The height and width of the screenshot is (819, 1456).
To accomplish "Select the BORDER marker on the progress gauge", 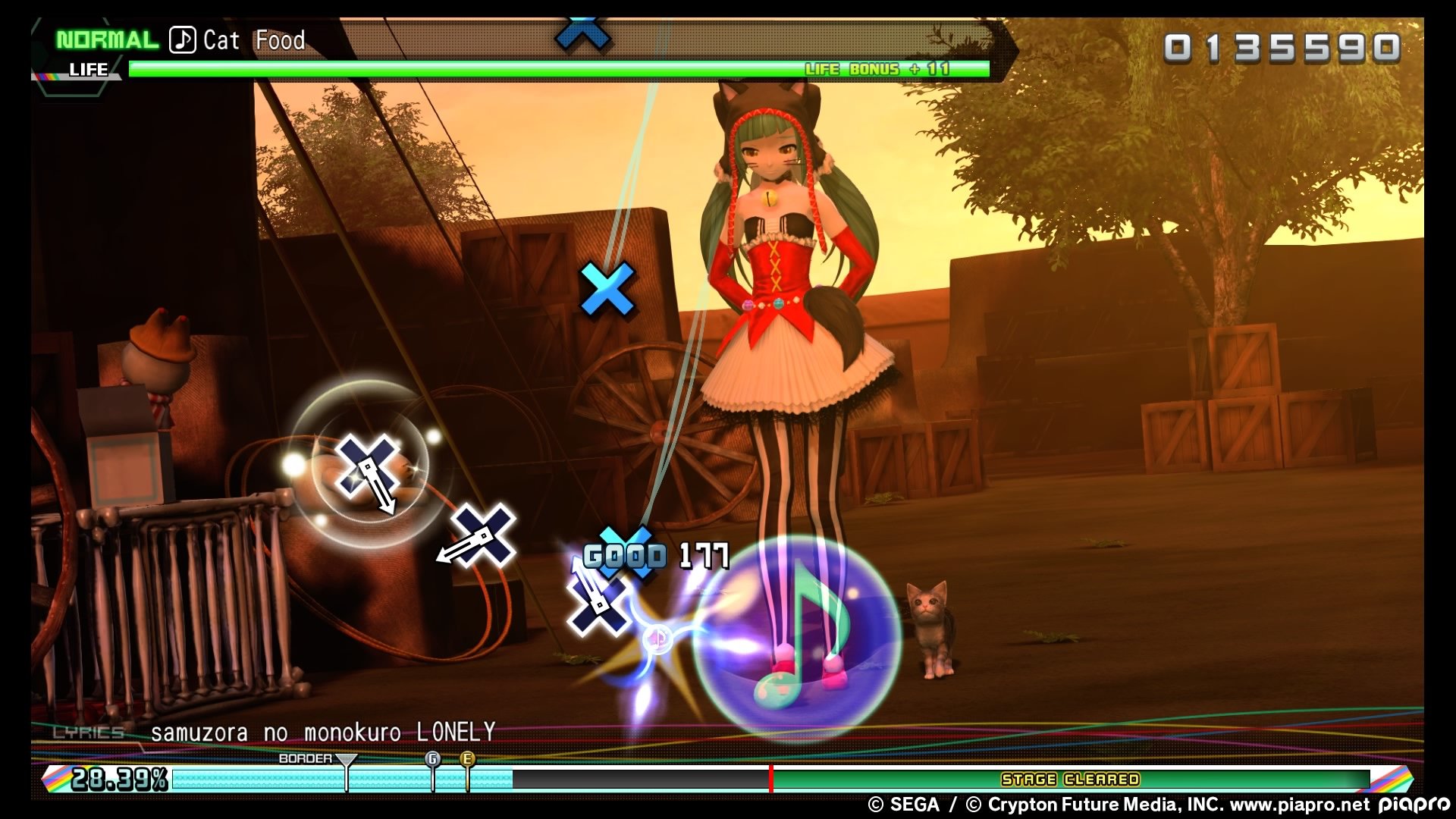I will click(346, 760).
